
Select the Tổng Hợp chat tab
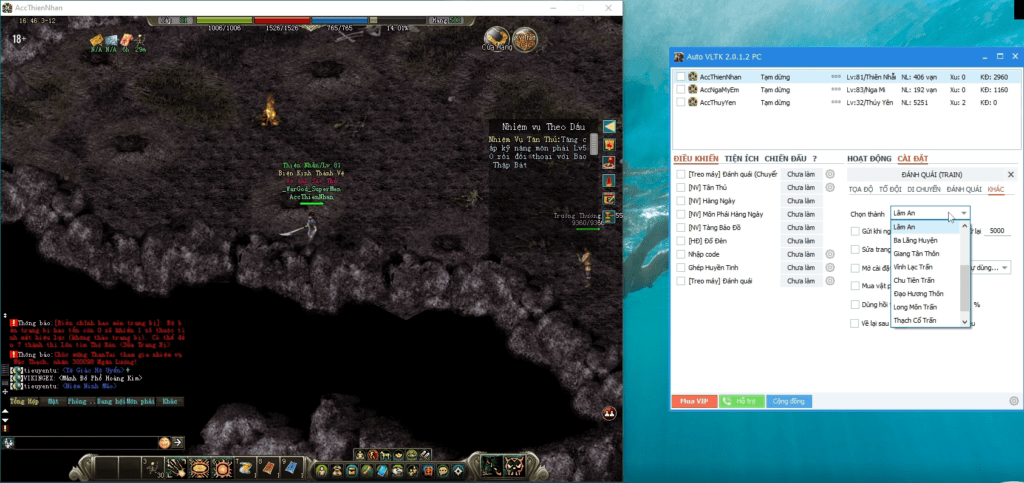click(22, 400)
